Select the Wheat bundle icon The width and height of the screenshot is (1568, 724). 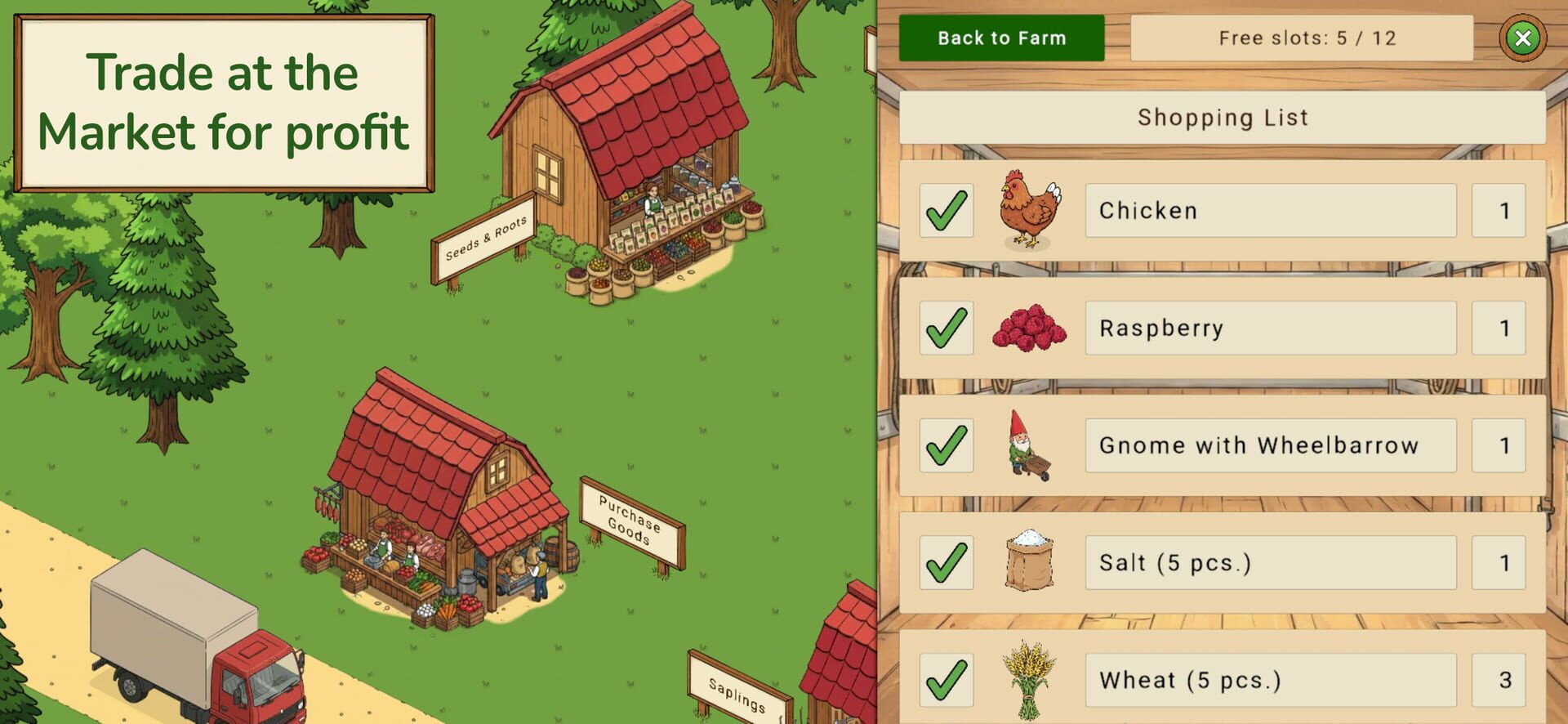[x=1027, y=680]
